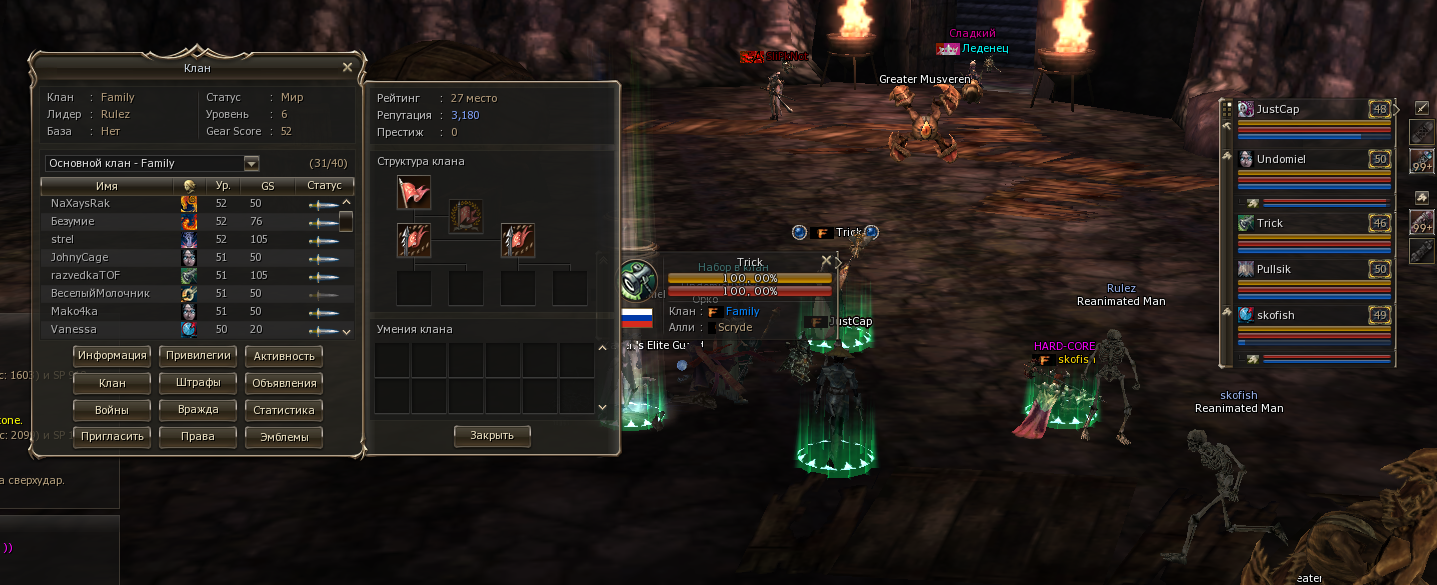Open the Права rights settings
Screen dimensions: 1437x585
[x=198, y=437]
